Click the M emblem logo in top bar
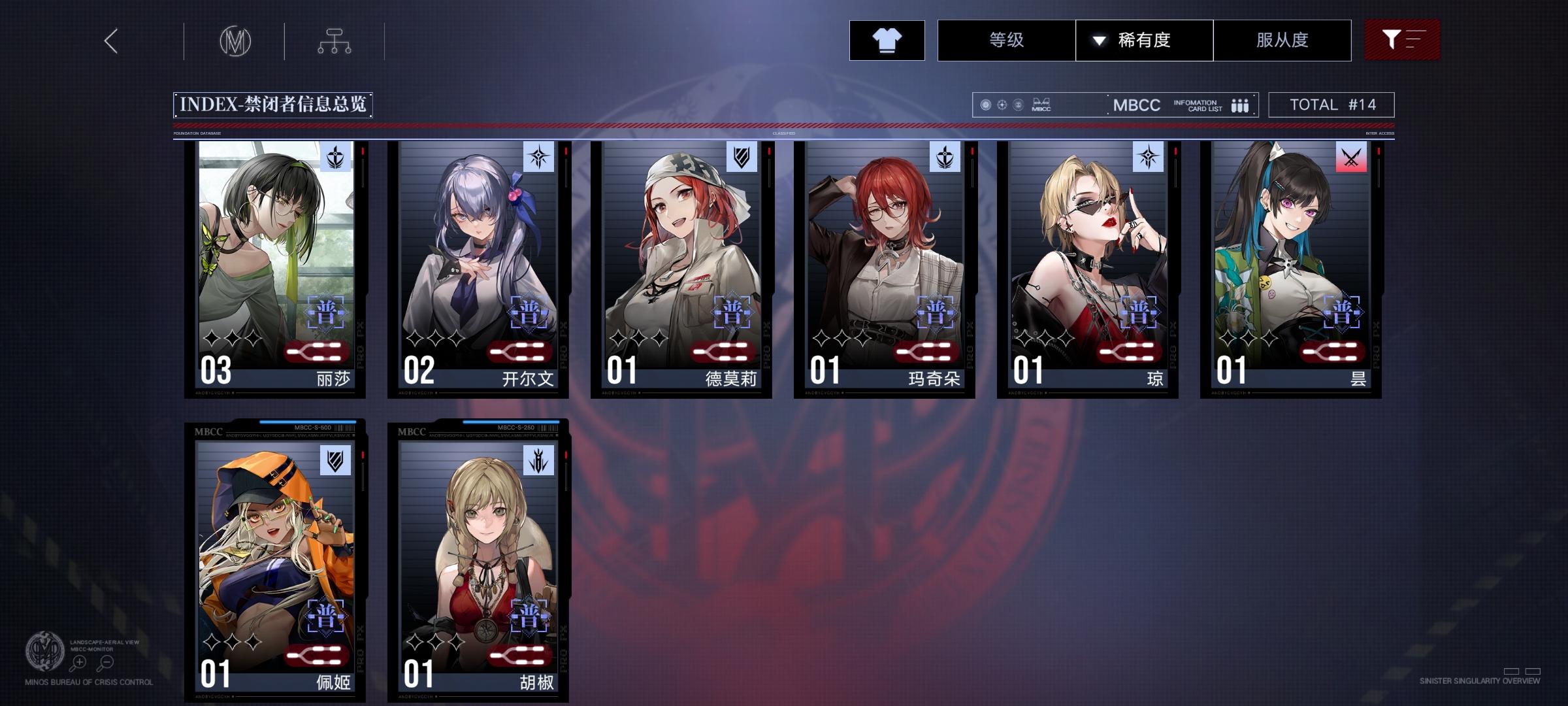 tap(237, 40)
